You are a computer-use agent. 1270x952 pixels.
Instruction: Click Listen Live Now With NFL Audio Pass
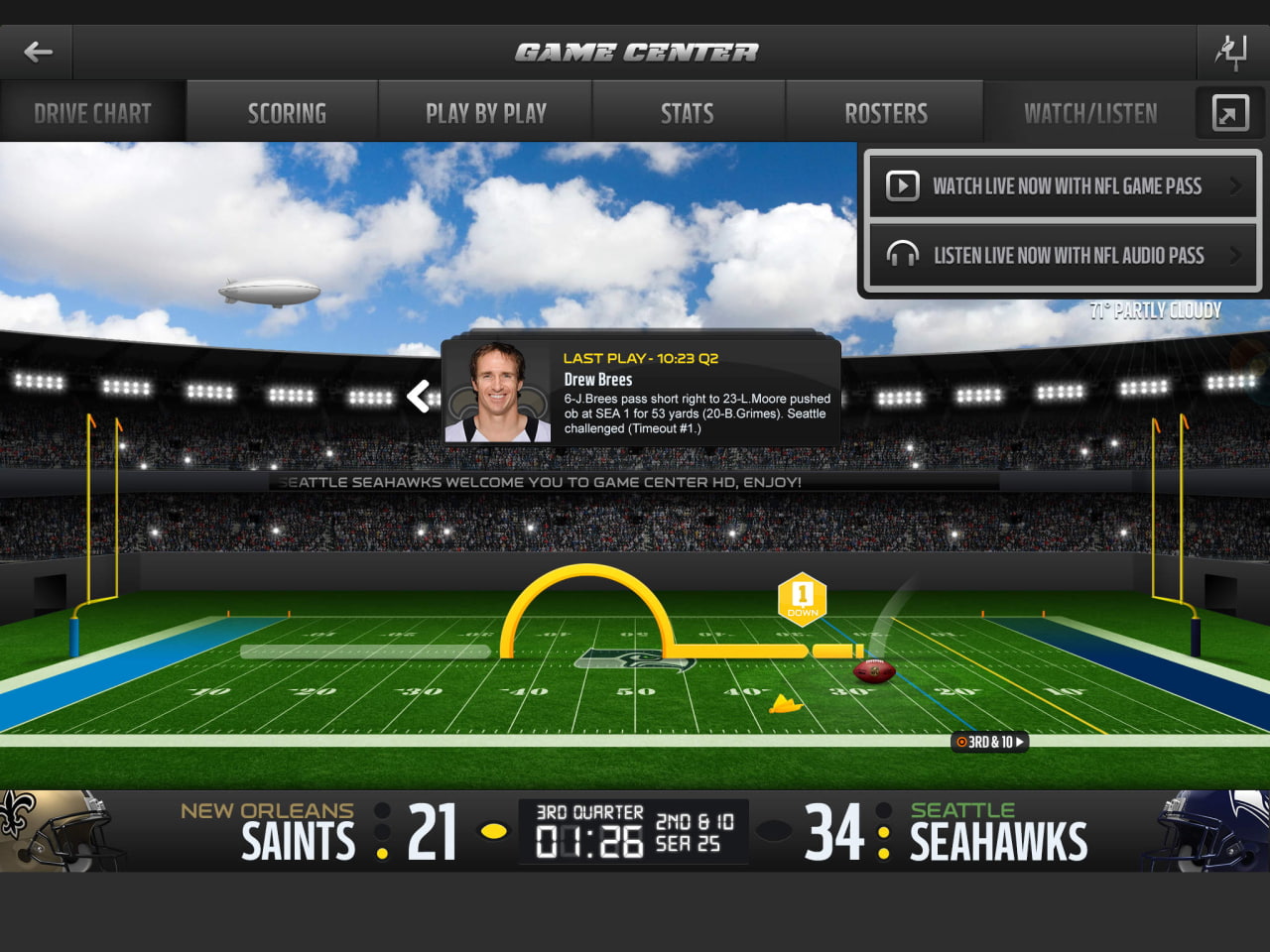pos(1062,255)
